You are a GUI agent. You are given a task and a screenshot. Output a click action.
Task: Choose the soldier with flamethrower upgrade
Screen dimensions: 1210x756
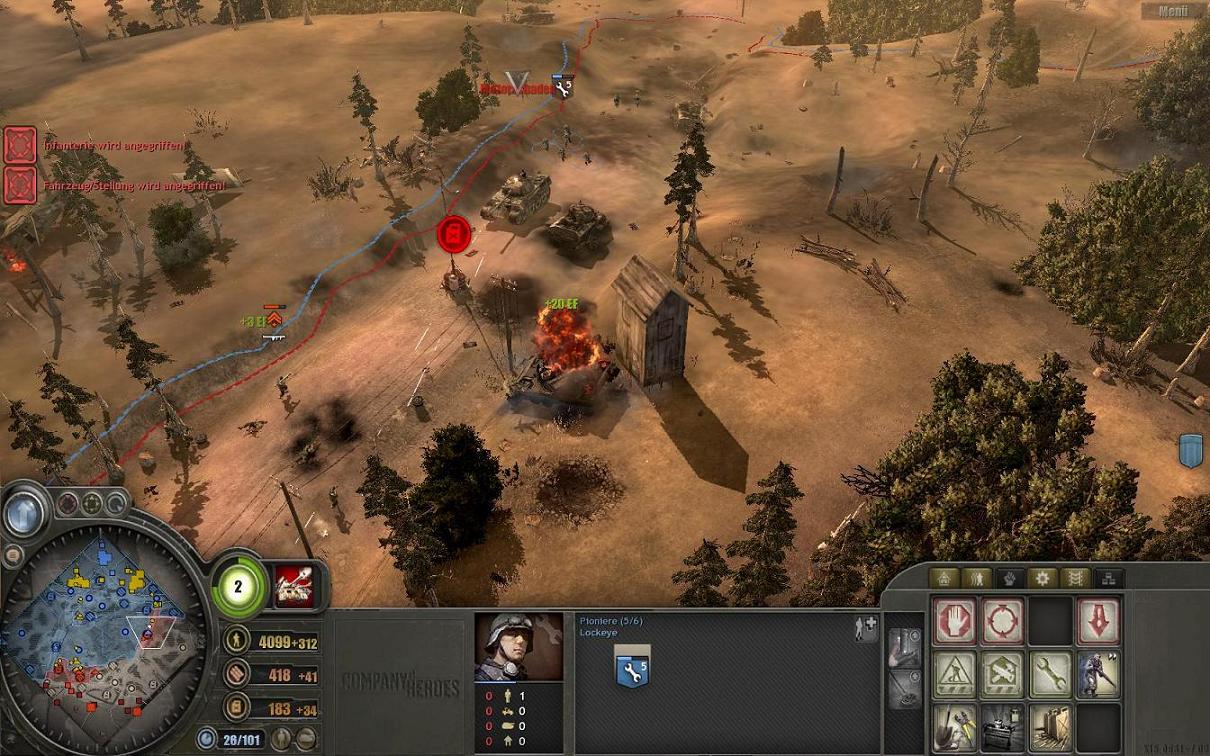tap(1098, 675)
